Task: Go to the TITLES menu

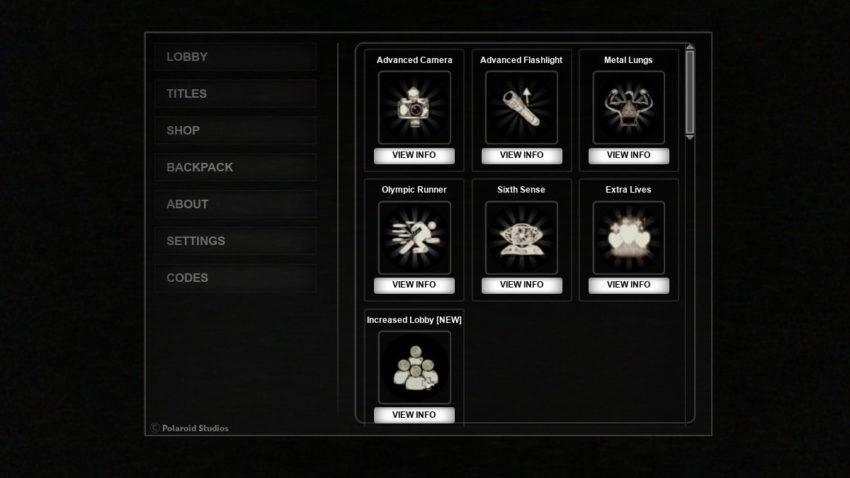Action: pyautogui.click(x=235, y=94)
